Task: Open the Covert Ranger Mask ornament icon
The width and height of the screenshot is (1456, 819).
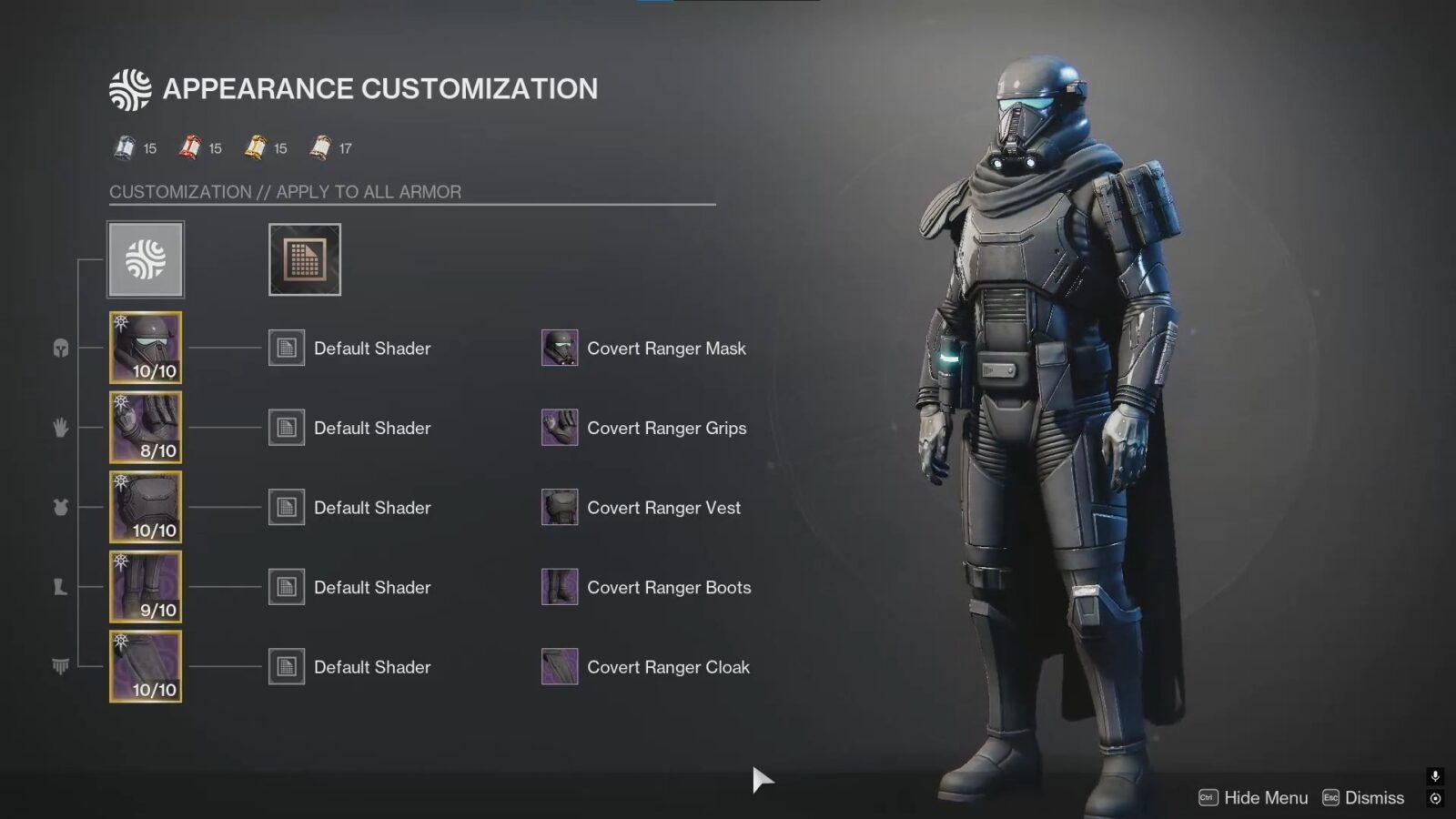Action: click(559, 348)
